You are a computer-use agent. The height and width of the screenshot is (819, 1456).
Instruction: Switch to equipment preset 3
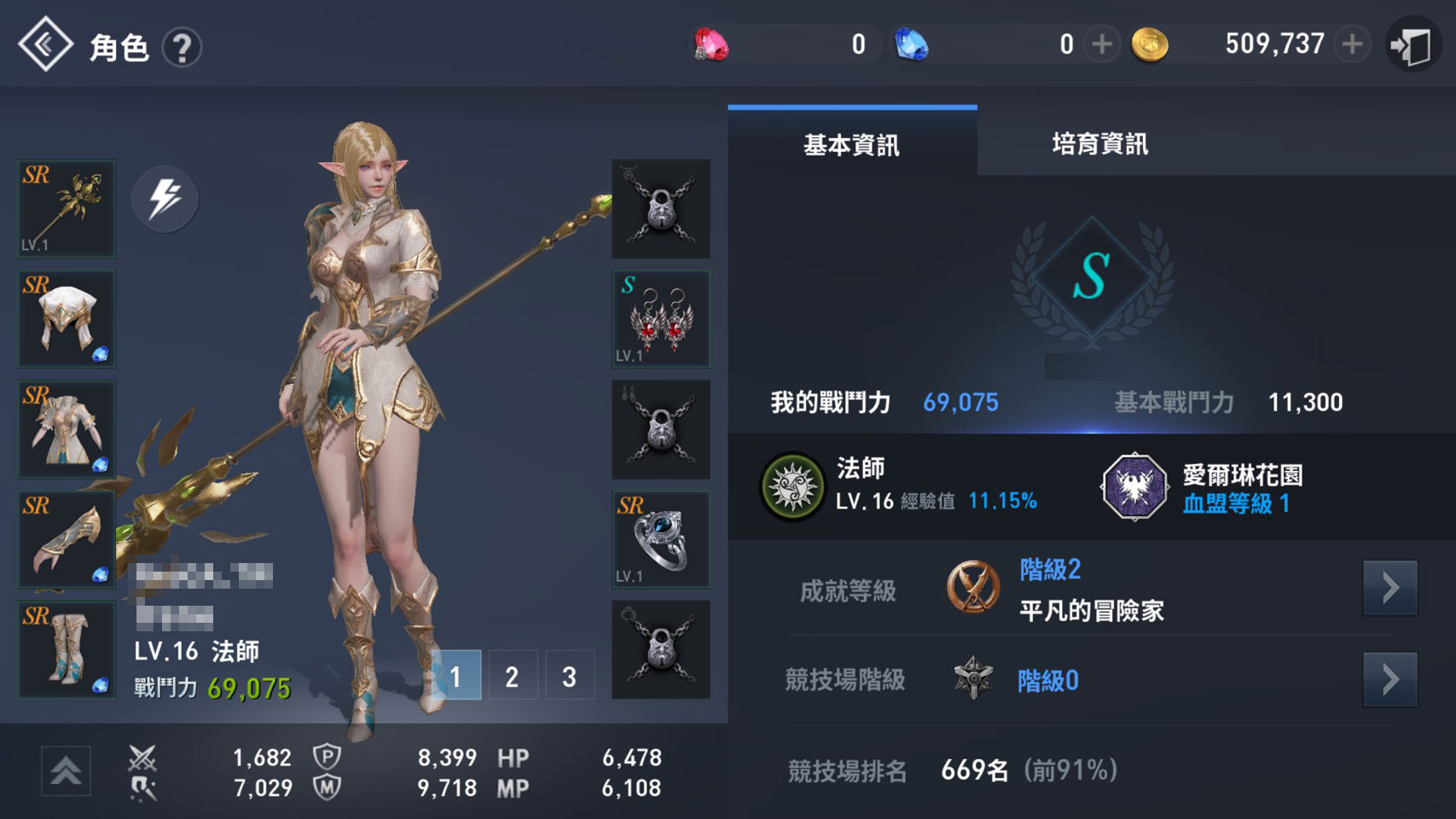click(569, 676)
